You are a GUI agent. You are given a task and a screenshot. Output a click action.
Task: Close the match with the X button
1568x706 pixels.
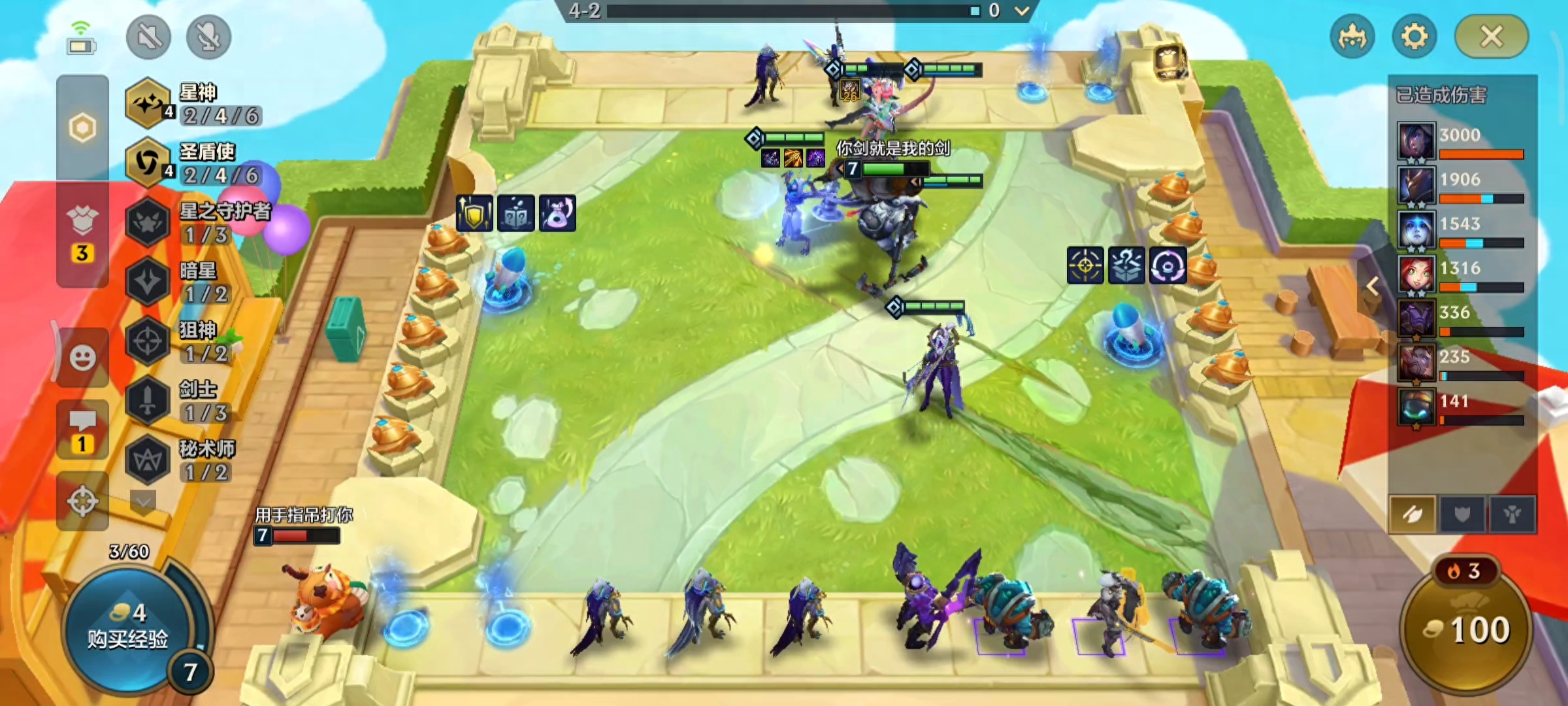1491,37
